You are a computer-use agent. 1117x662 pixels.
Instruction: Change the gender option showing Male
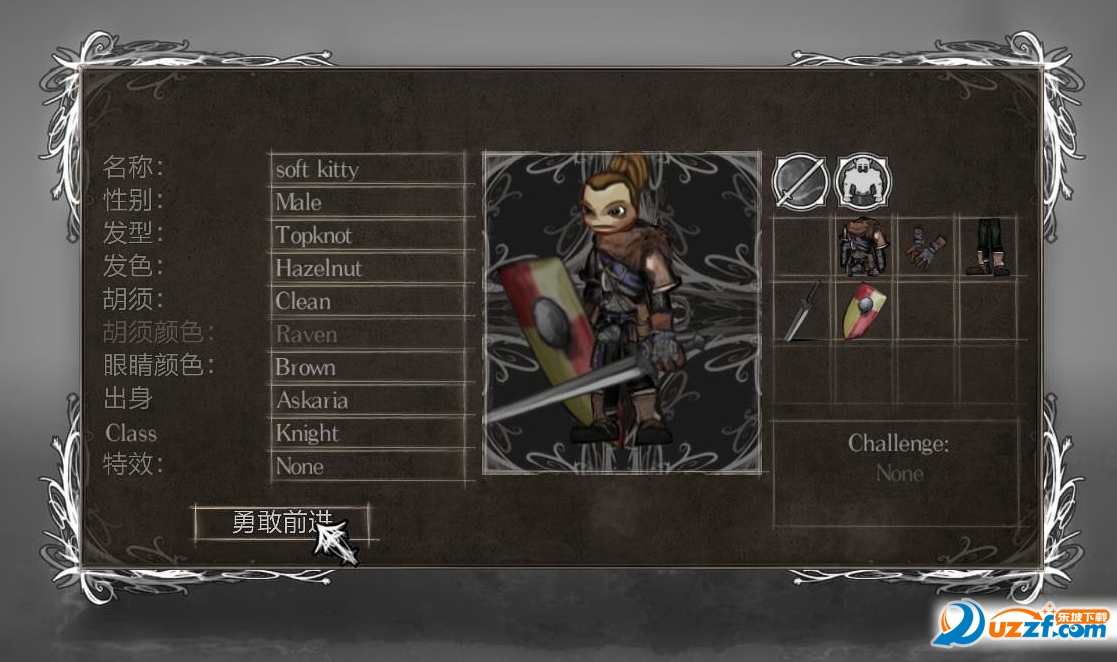(368, 202)
